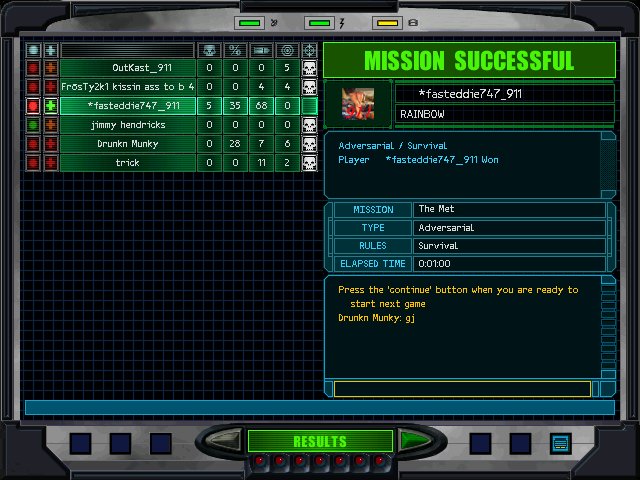
Task: Sort by the bullet rounds-fired column header
Action: point(261,50)
